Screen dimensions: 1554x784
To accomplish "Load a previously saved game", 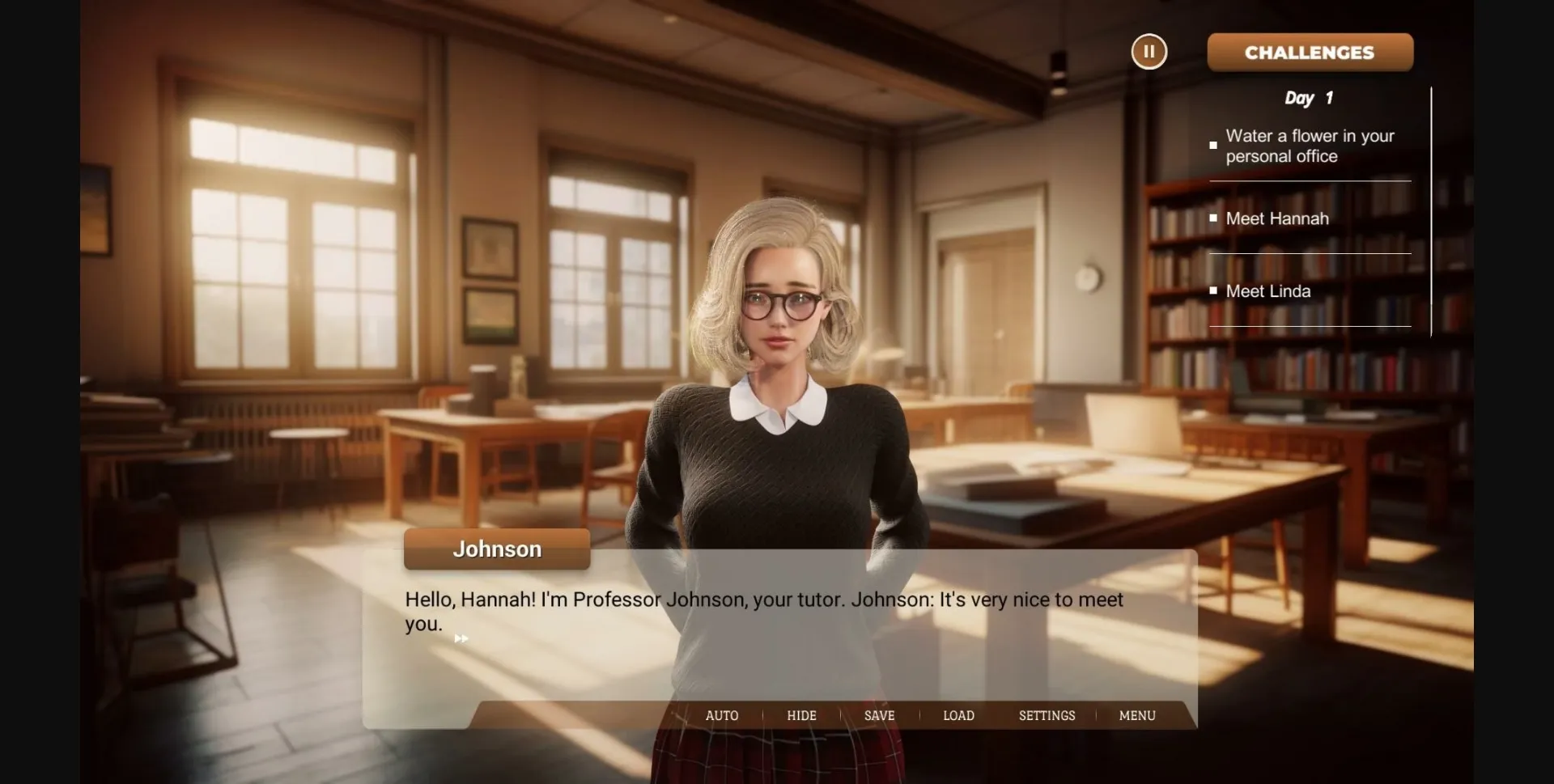I will click(957, 715).
